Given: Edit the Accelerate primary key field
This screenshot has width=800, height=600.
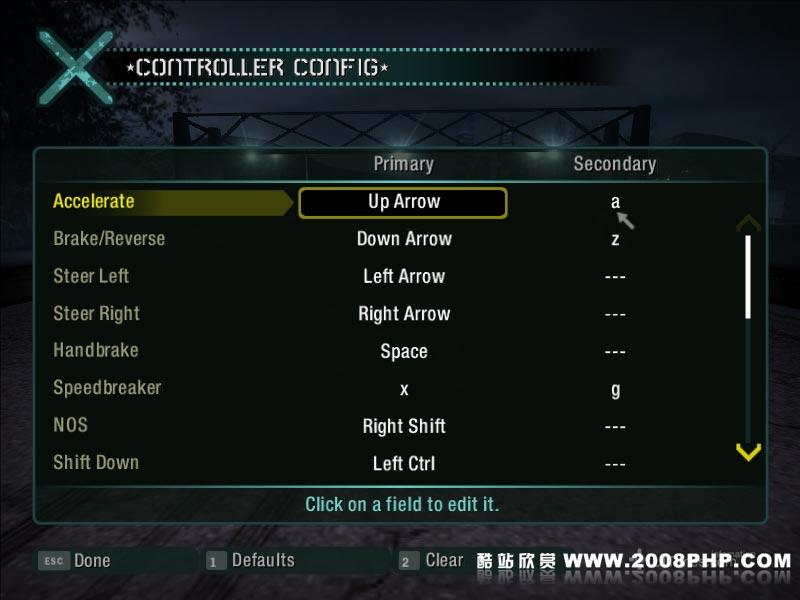Looking at the screenshot, I should pyautogui.click(x=403, y=202).
